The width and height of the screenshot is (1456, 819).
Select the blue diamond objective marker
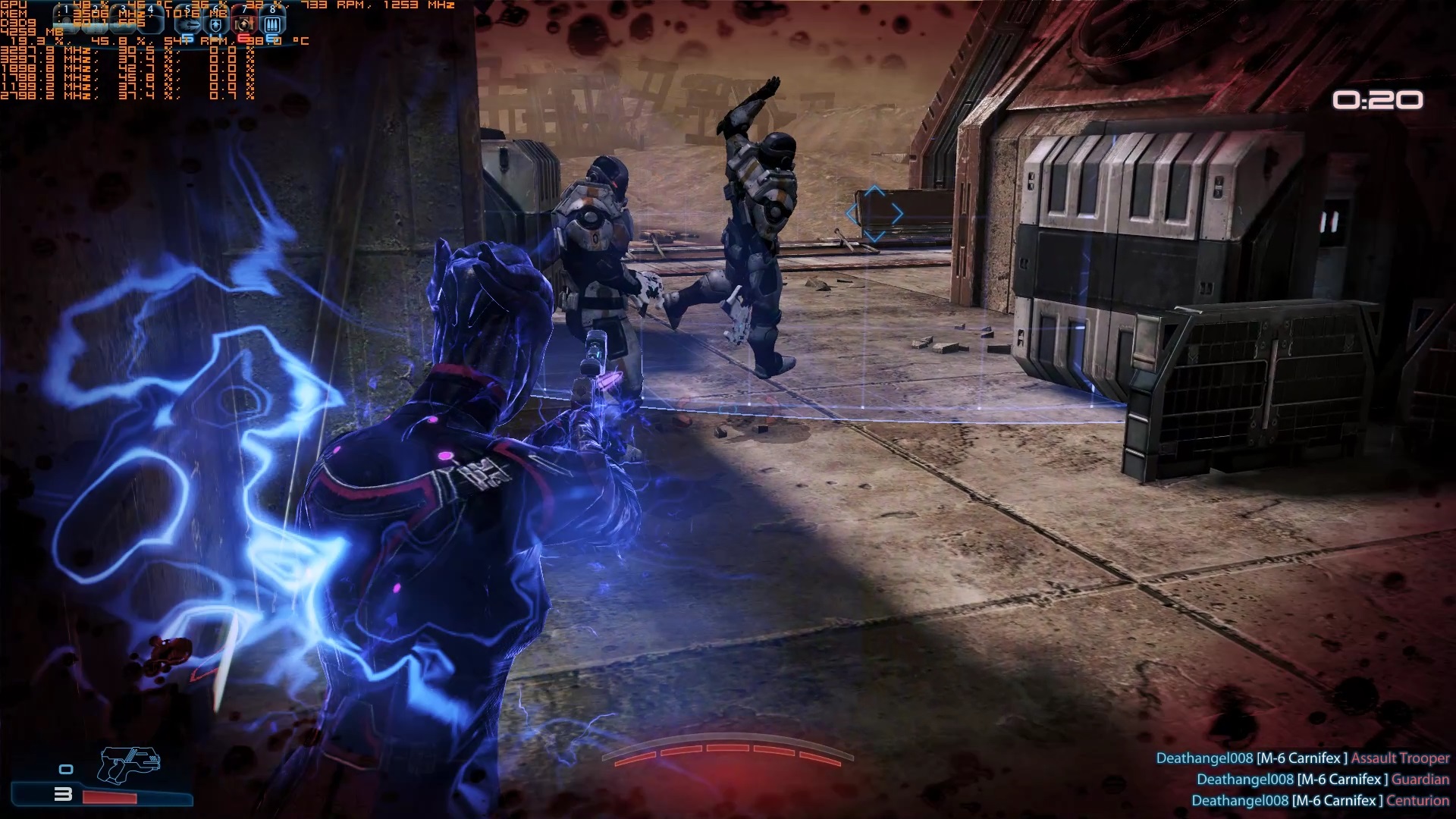[x=874, y=214]
